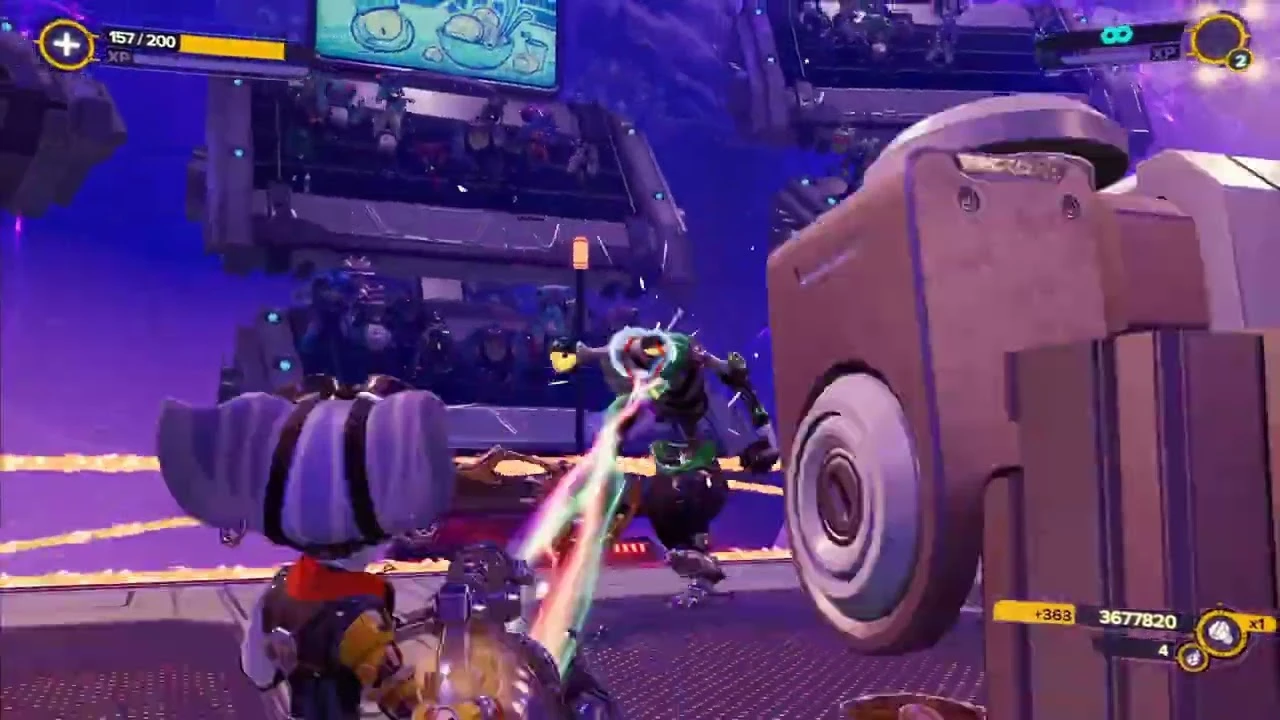
Task: Select the health plus icon
Action: tap(67, 46)
